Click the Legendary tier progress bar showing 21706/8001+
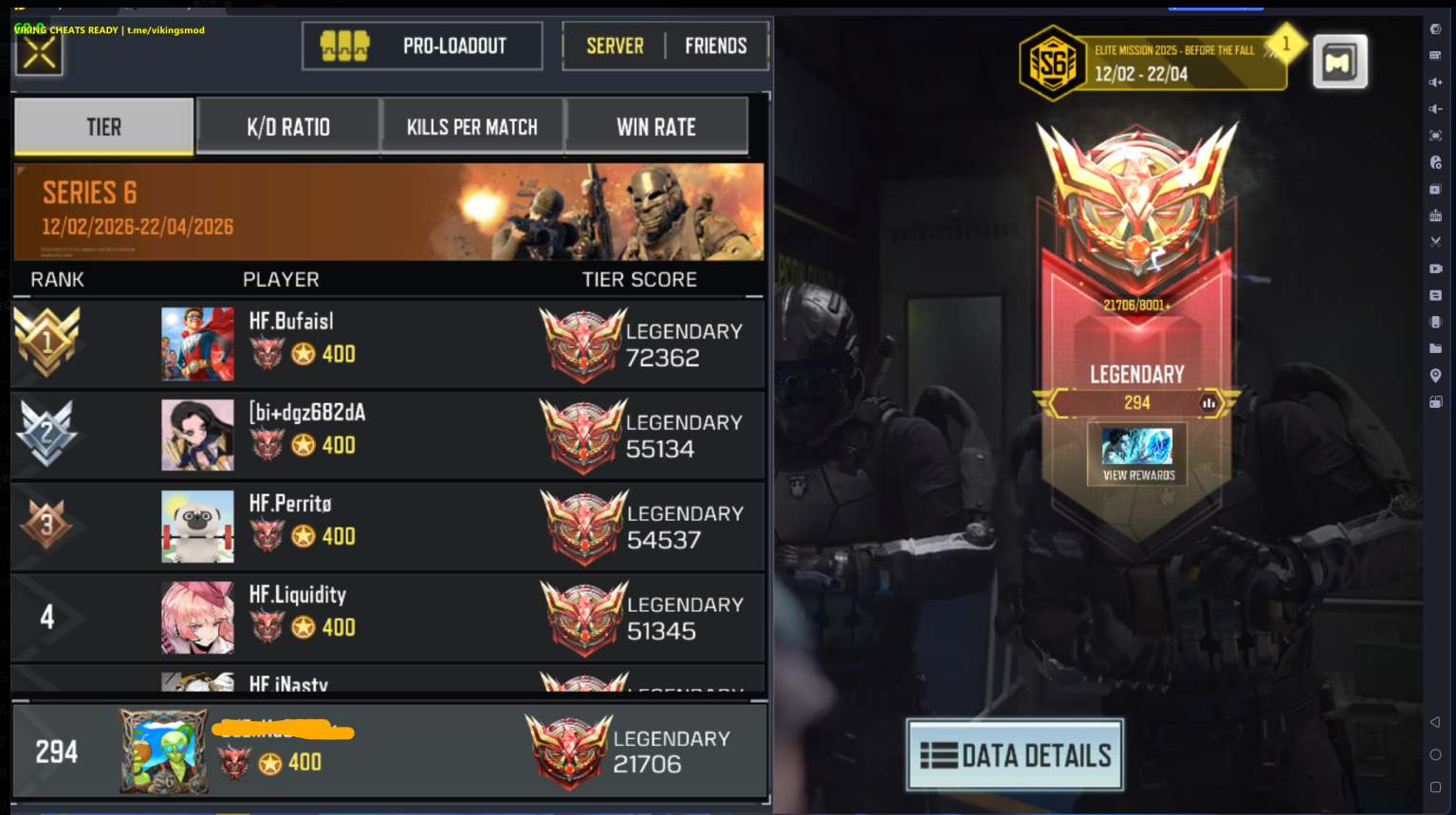This screenshot has width=1456, height=815. [x=1135, y=304]
